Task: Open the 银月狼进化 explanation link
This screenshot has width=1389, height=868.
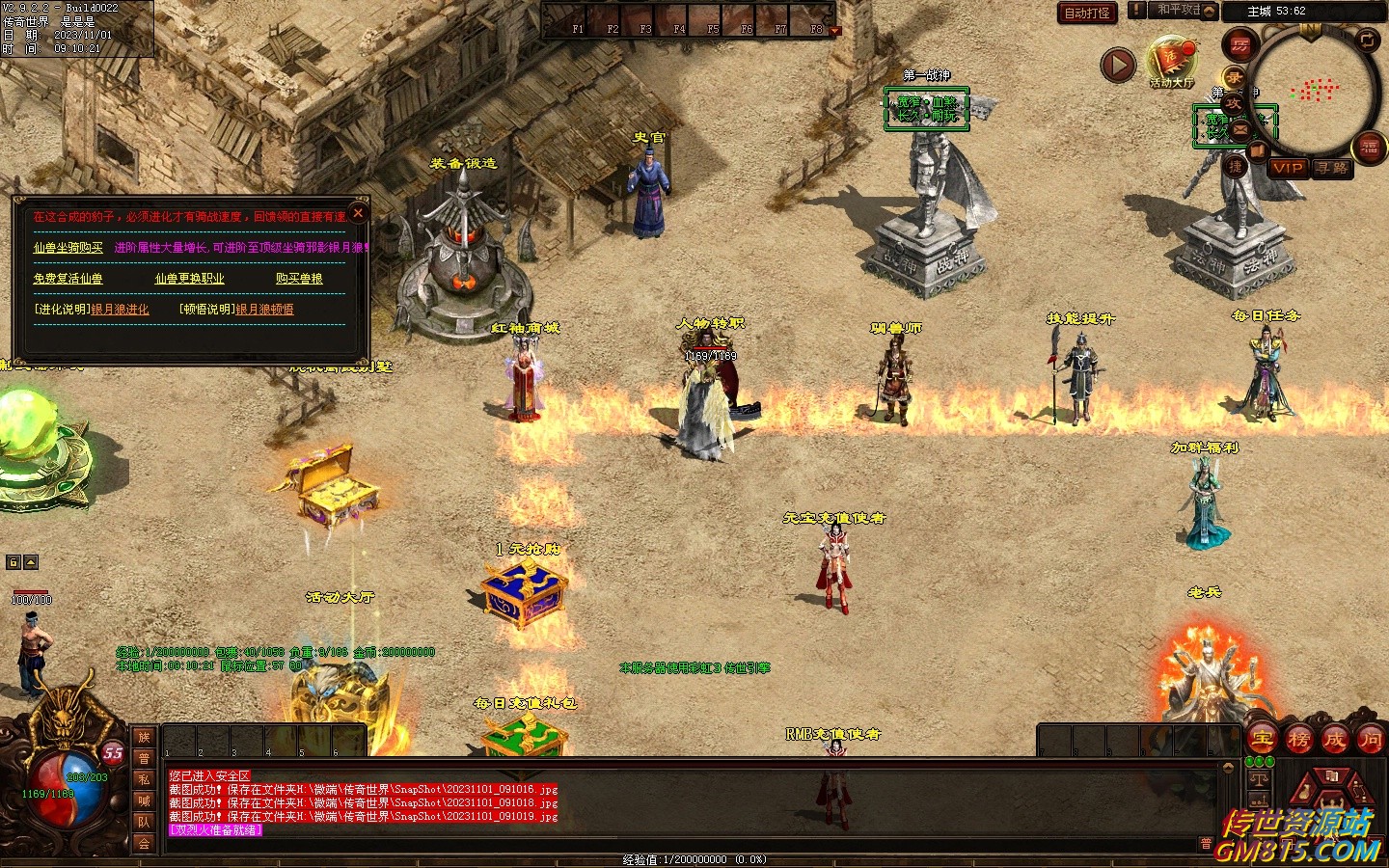Action: pyautogui.click(x=121, y=310)
